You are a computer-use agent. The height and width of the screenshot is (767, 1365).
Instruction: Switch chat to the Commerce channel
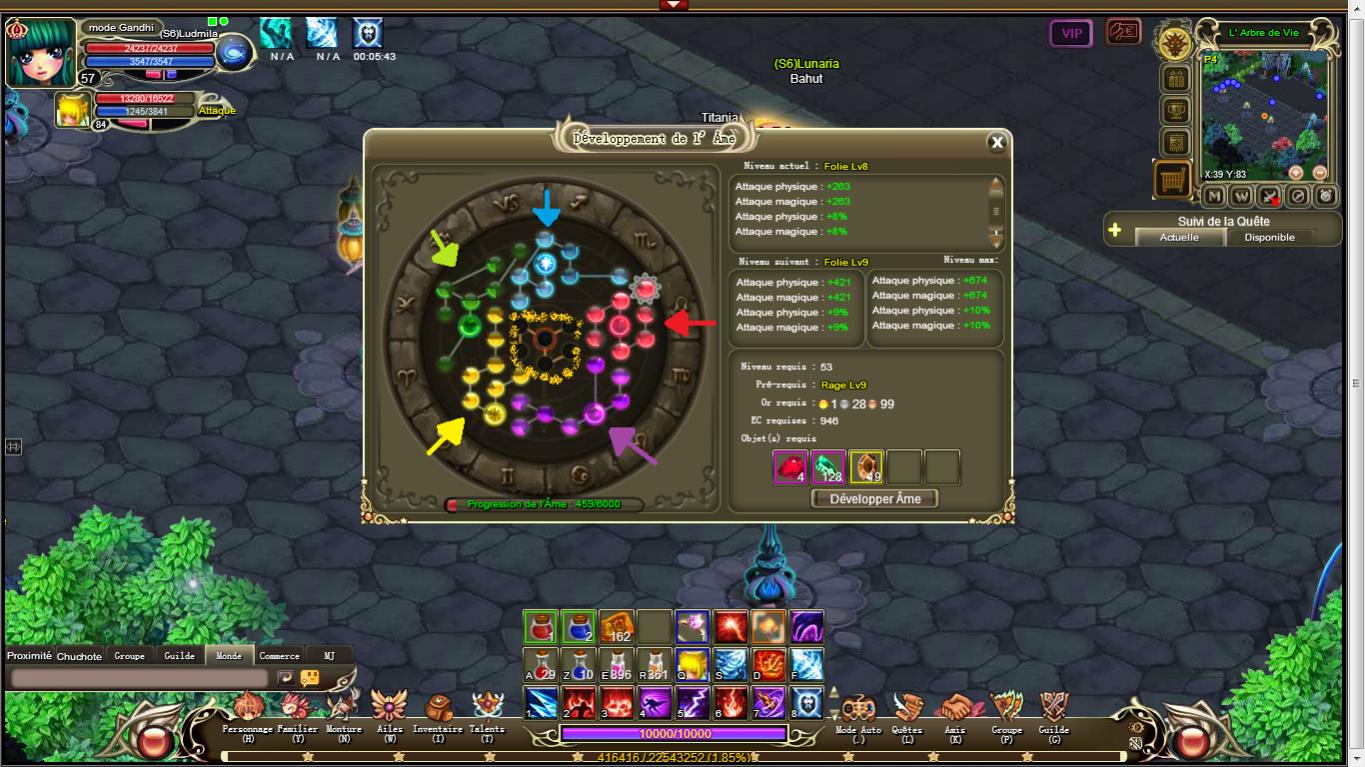[279, 656]
